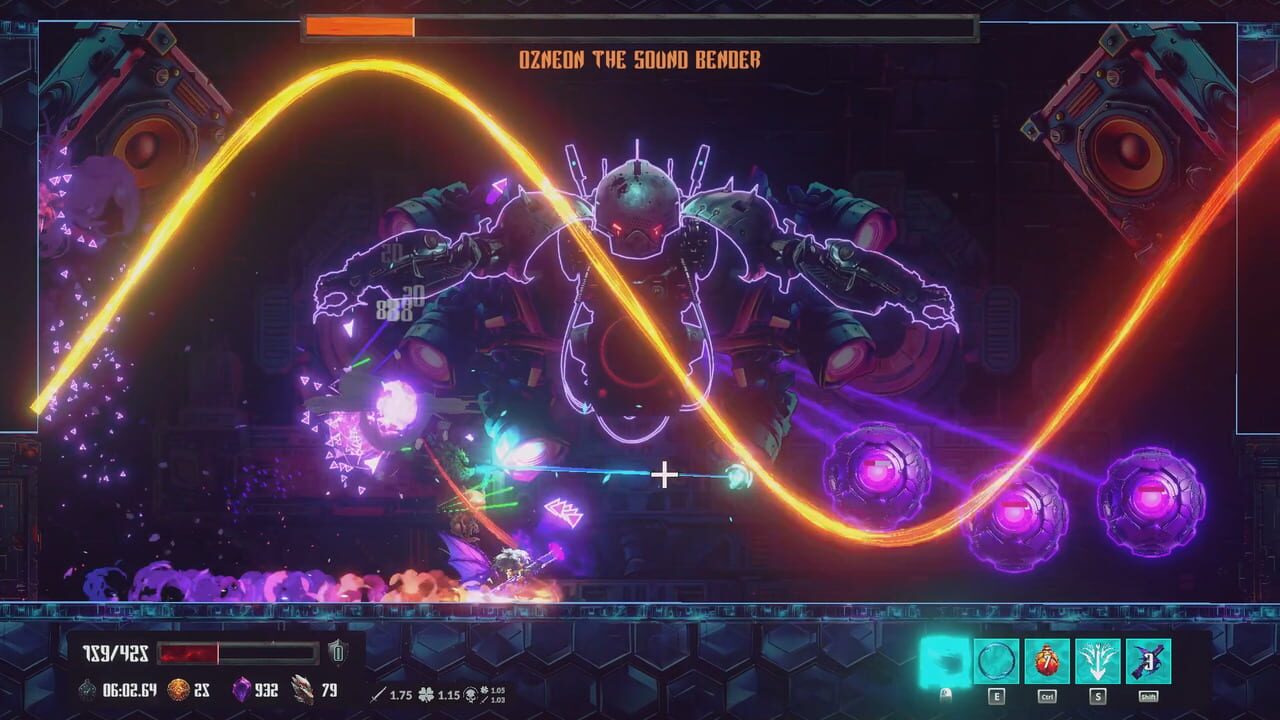1280x720 pixels.
Task: Select the equipped weapon slot icon
Action: point(945,660)
